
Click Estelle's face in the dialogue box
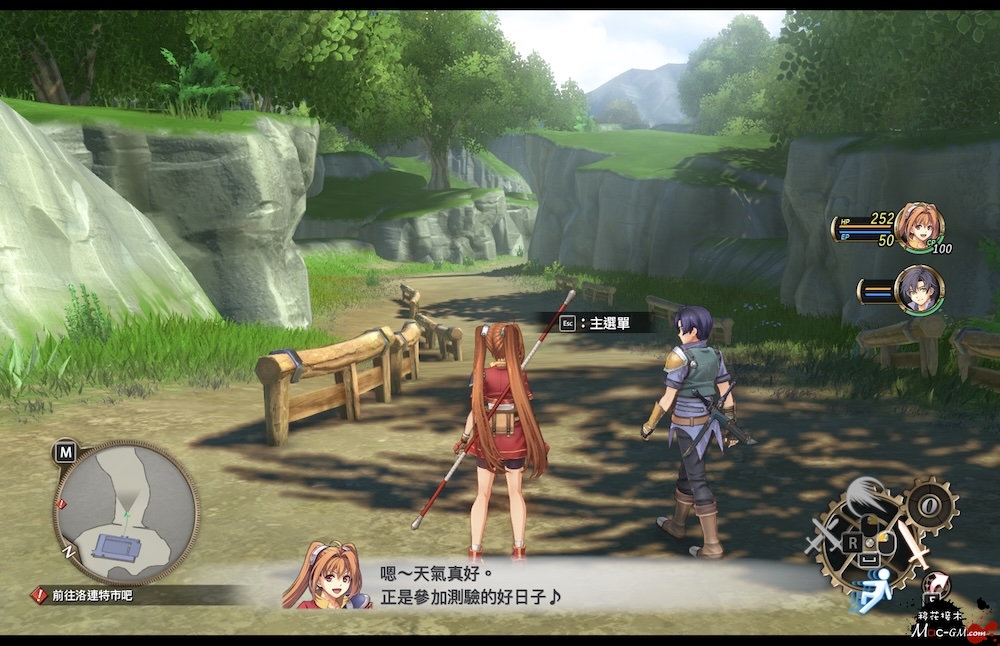(323, 577)
